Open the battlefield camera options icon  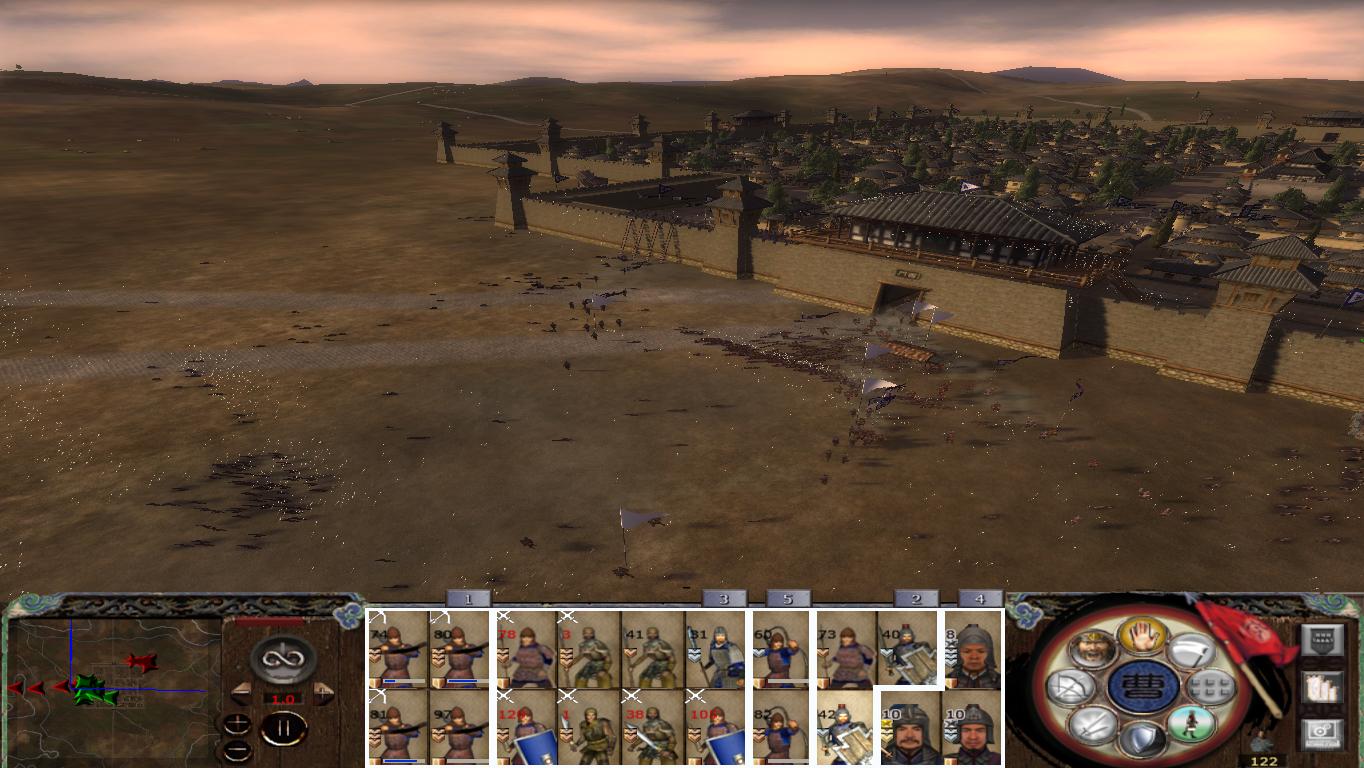[x=1324, y=731]
